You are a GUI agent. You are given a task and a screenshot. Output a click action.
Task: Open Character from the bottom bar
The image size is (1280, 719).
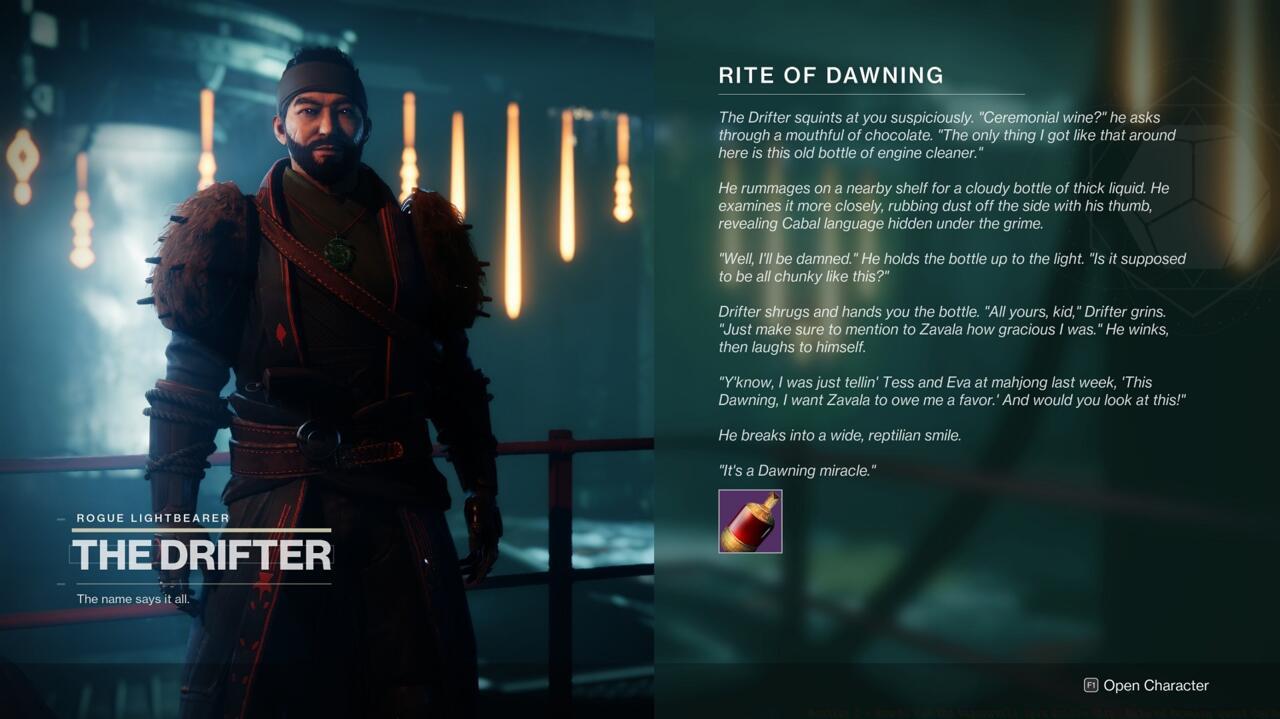(x=1146, y=685)
